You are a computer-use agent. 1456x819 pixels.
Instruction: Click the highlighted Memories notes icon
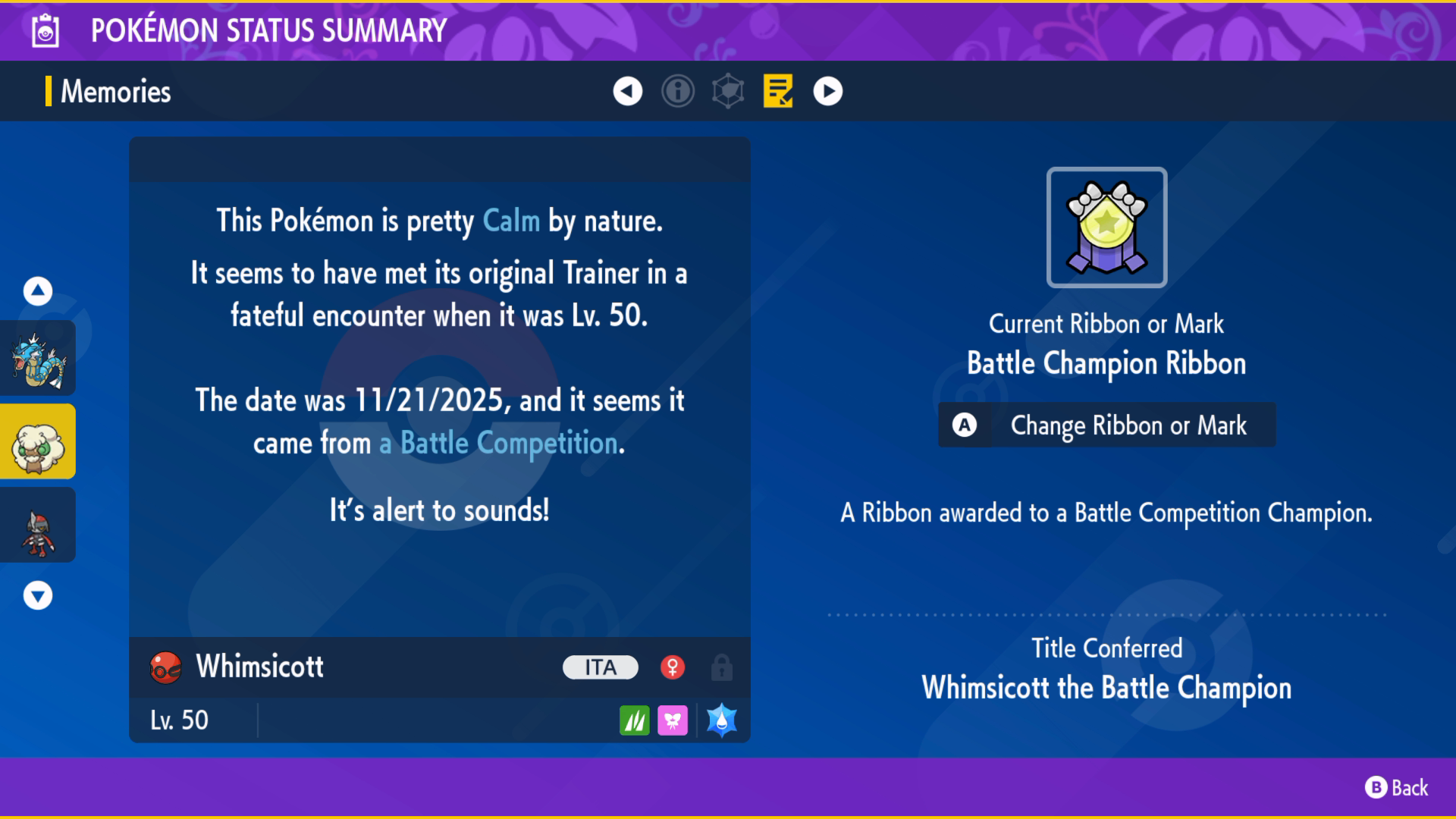[778, 91]
